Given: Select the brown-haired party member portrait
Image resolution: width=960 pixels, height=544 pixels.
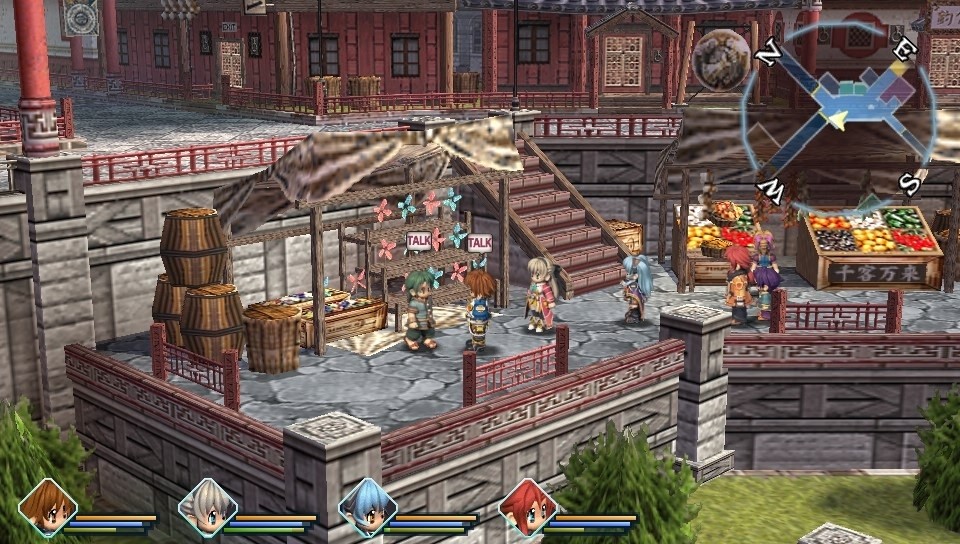Looking at the screenshot, I should 47,508.
